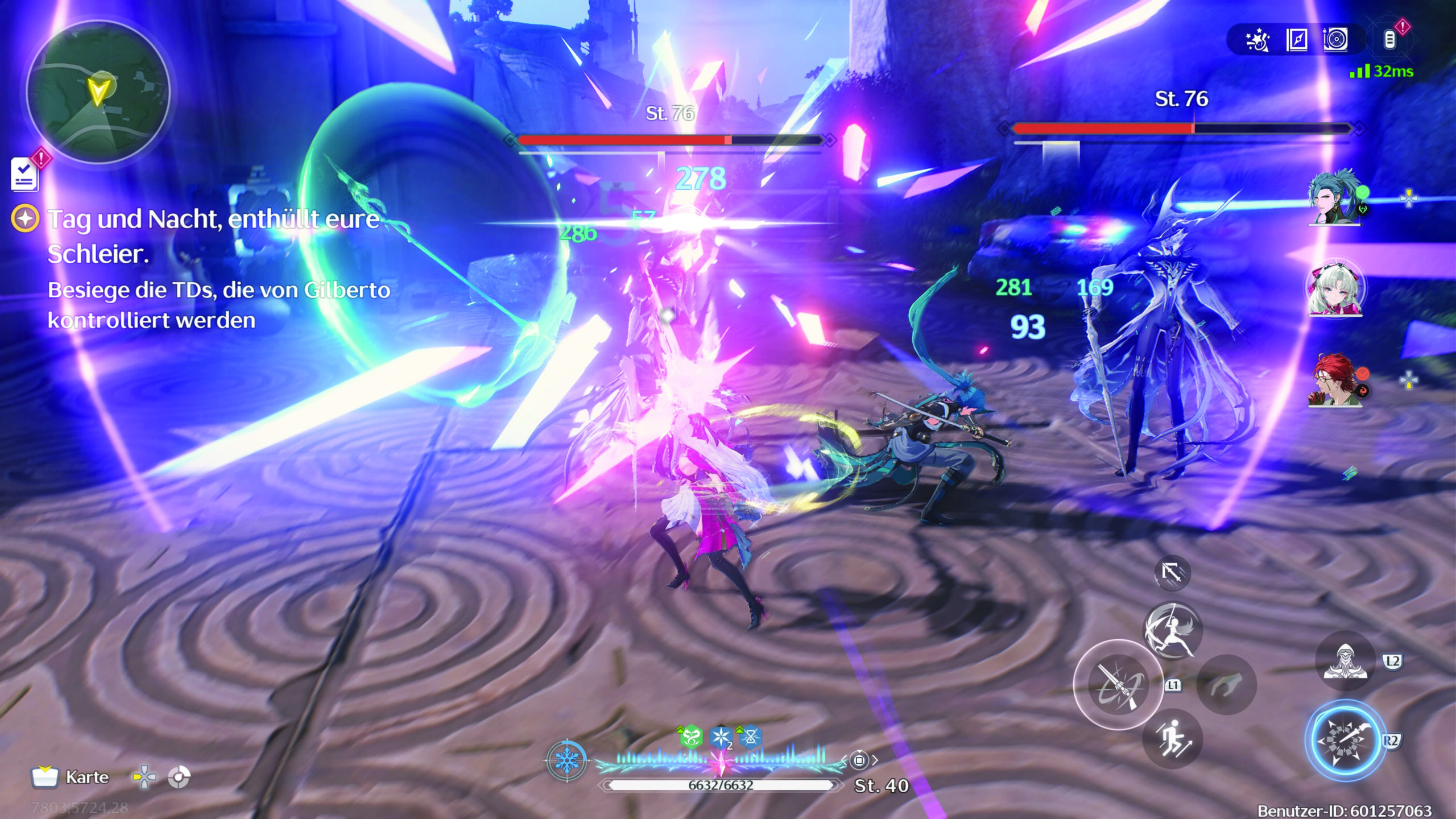
Task: Open the quest log checklist icon
Action: (x=25, y=174)
